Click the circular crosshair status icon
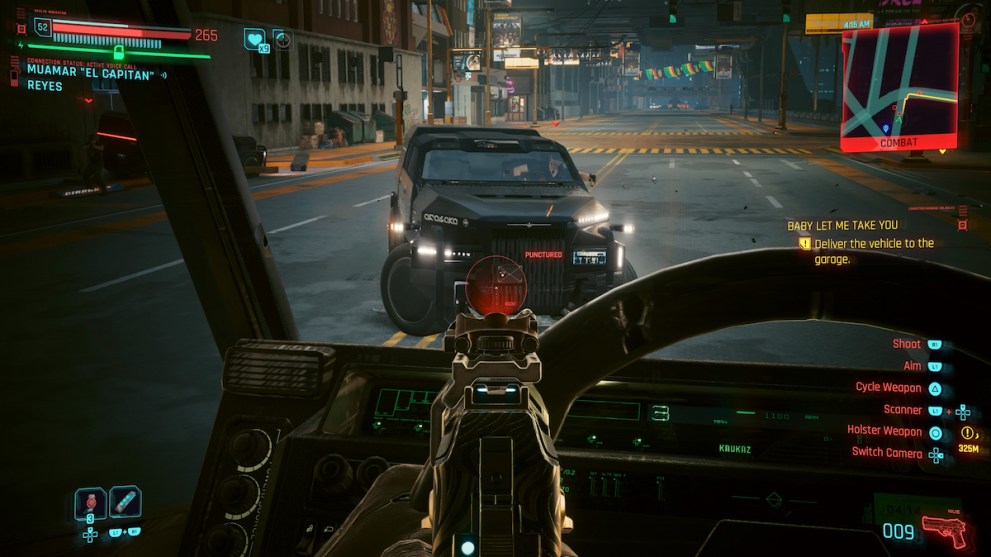 click(283, 39)
